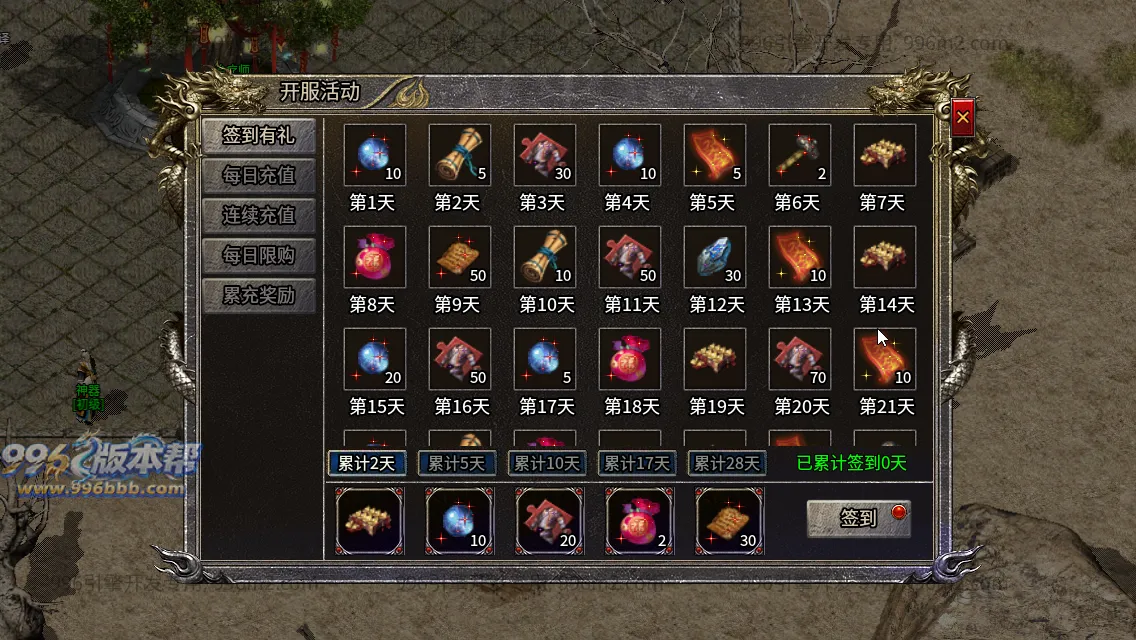This screenshot has width=1136, height=640.
Task: Select the 第1天 blue orb reward
Action: point(375,155)
